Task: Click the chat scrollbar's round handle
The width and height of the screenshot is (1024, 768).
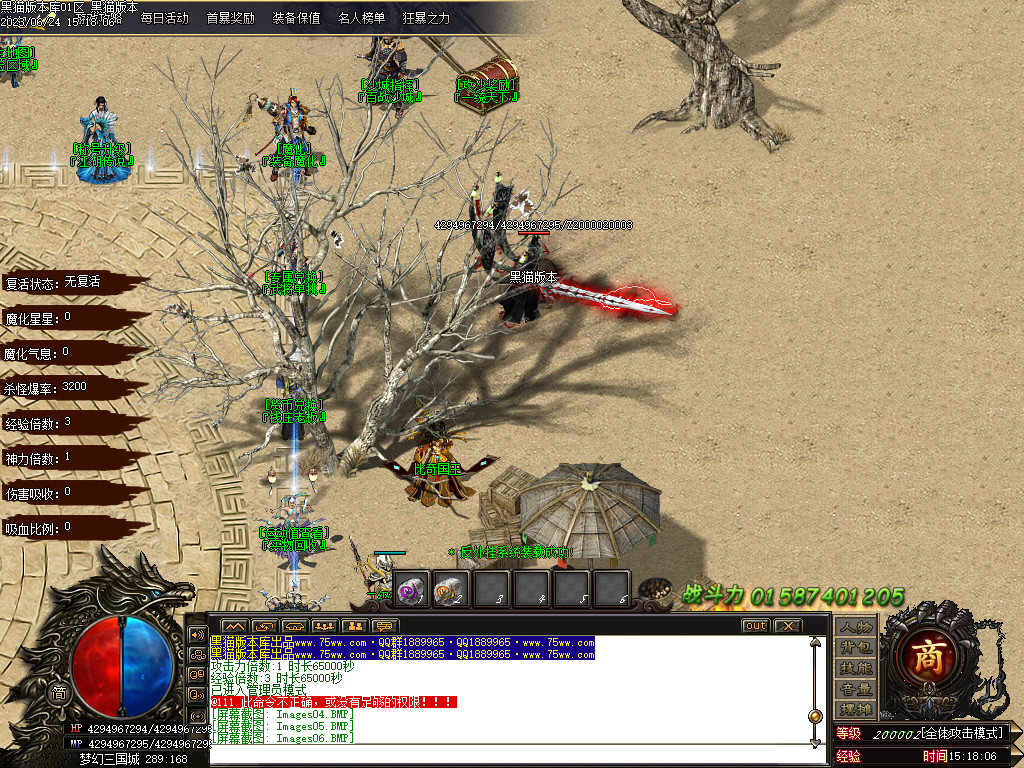Action: pyautogui.click(x=816, y=716)
